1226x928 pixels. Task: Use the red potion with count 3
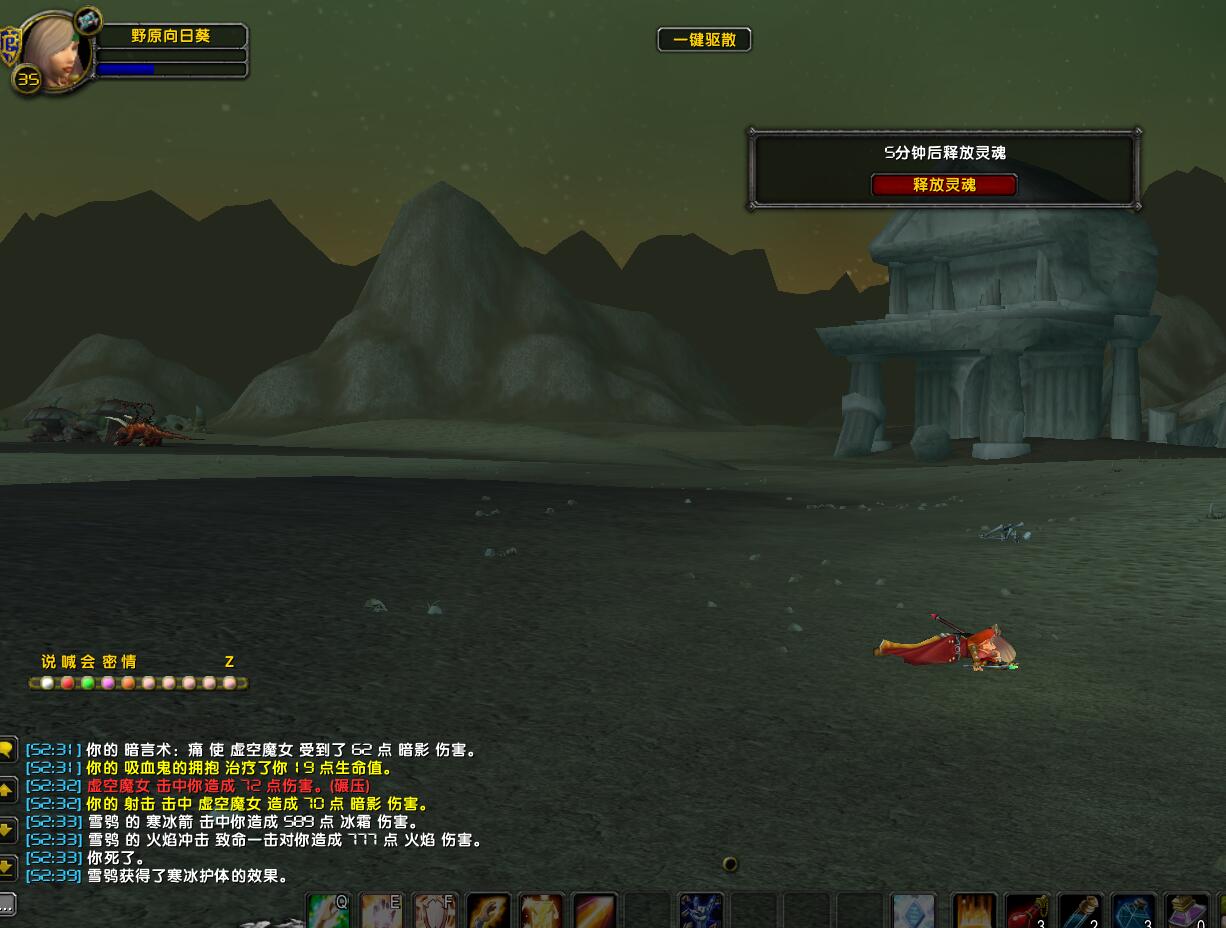[1026, 912]
